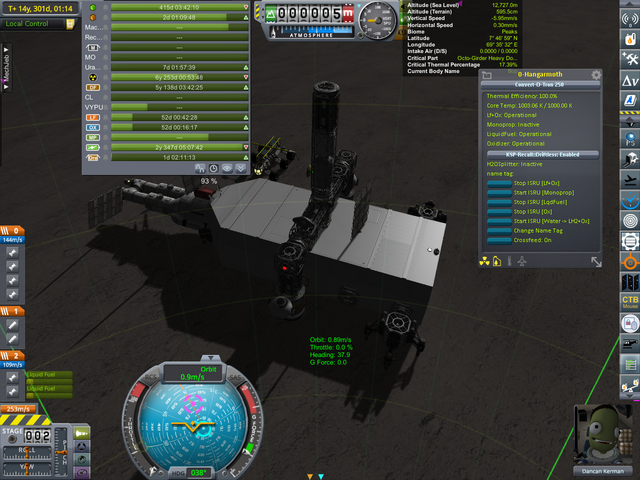Stop ISRU [Lf+Ox] converter
Image resolution: width=640 pixels, height=480 pixels.
[x=498, y=185]
